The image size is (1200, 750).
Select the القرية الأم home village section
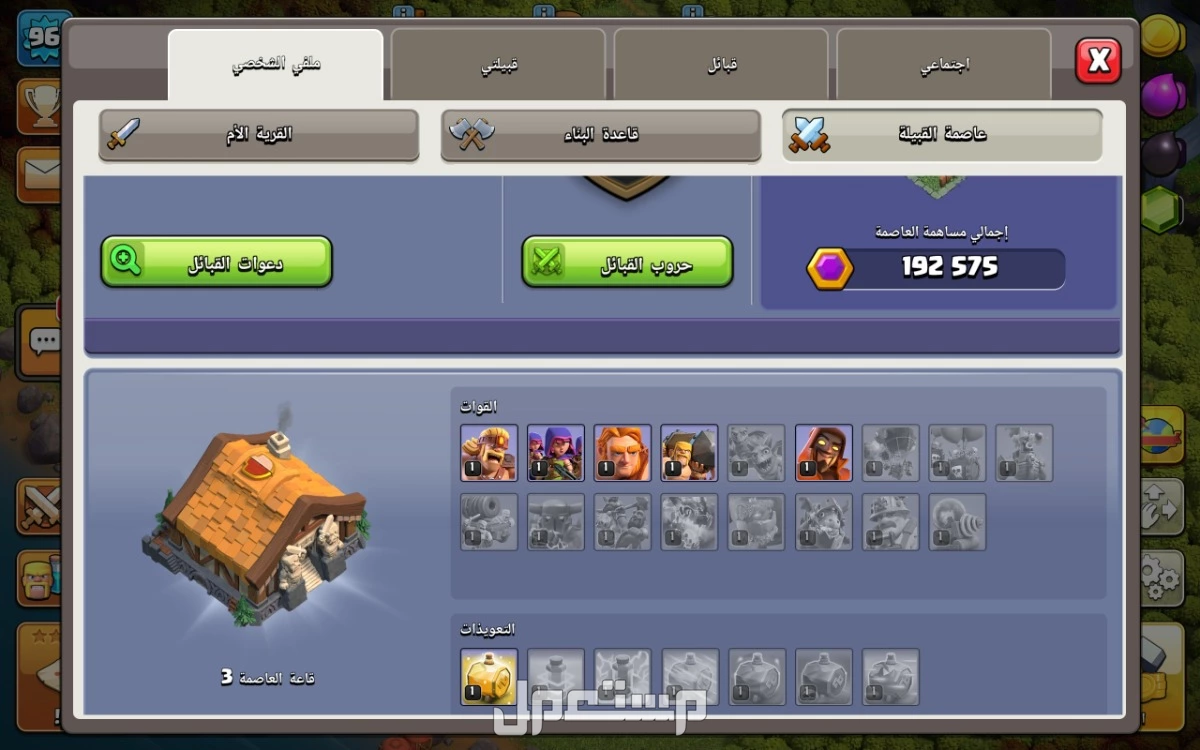point(259,134)
